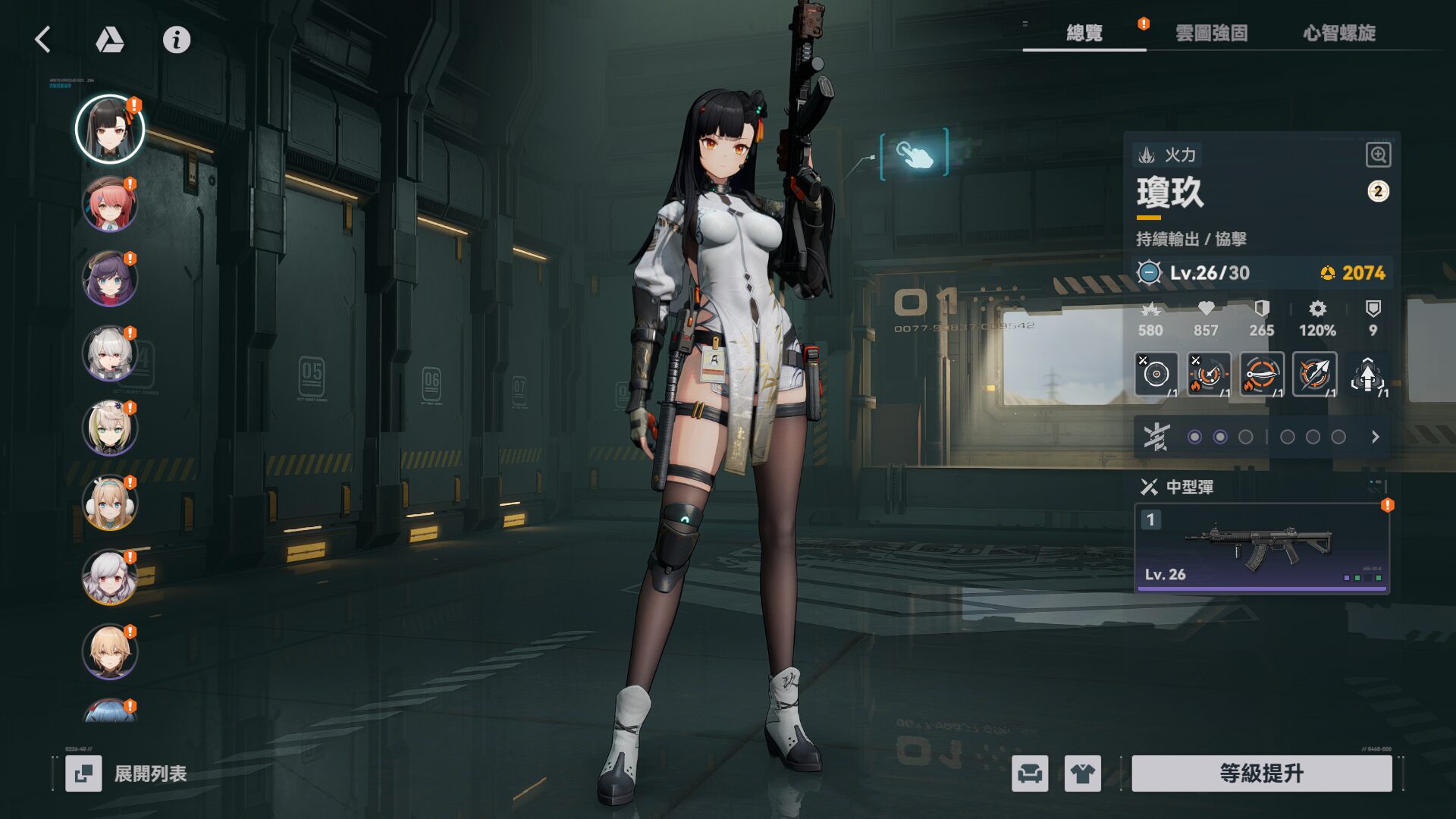Open the dormitory sofa icon
The width and height of the screenshot is (1456, 819).
tap(1030, 773)
